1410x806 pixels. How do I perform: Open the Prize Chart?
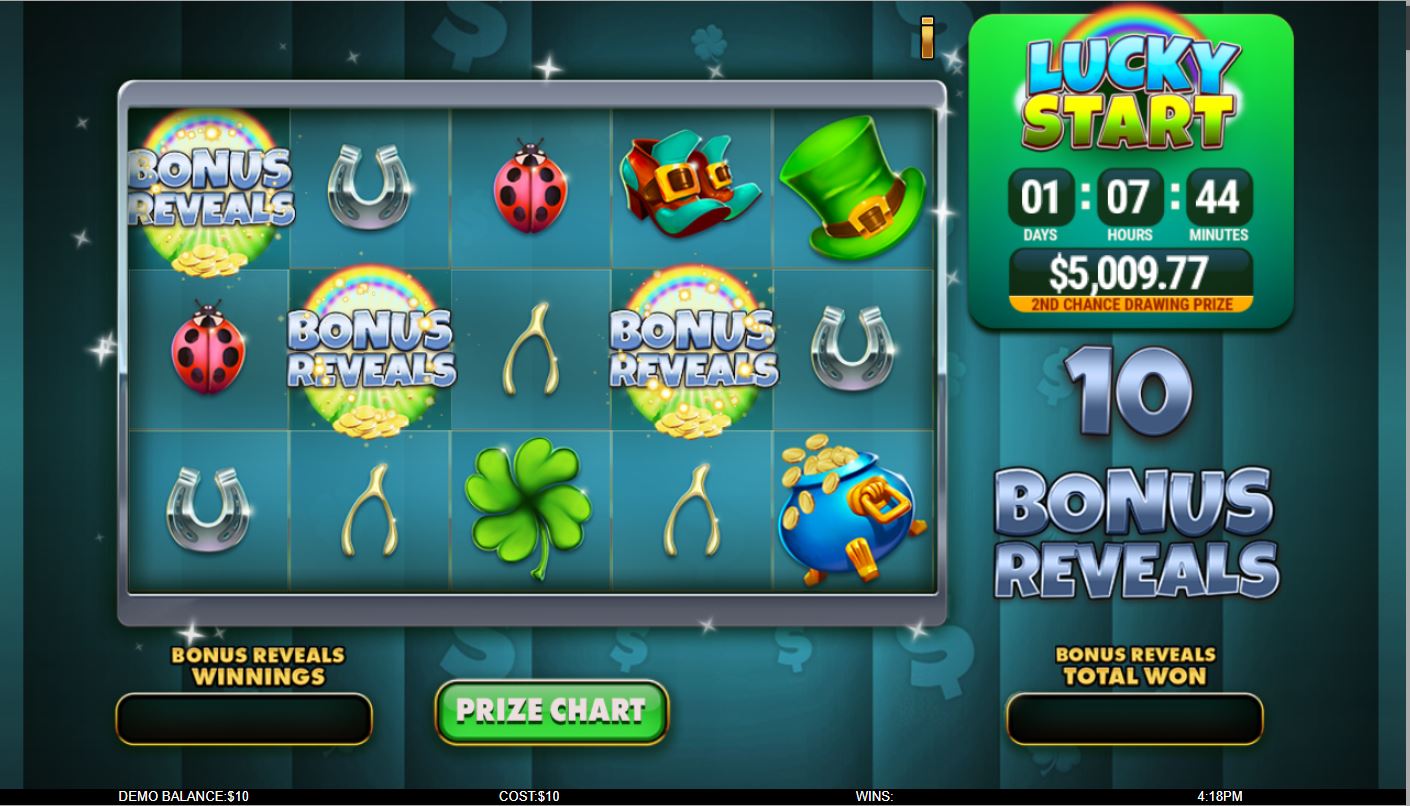click(549, 711)
